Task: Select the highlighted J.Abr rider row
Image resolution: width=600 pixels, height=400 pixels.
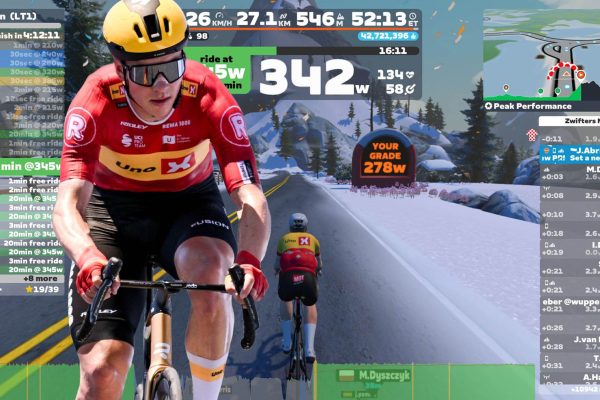Action: [568, 155]
